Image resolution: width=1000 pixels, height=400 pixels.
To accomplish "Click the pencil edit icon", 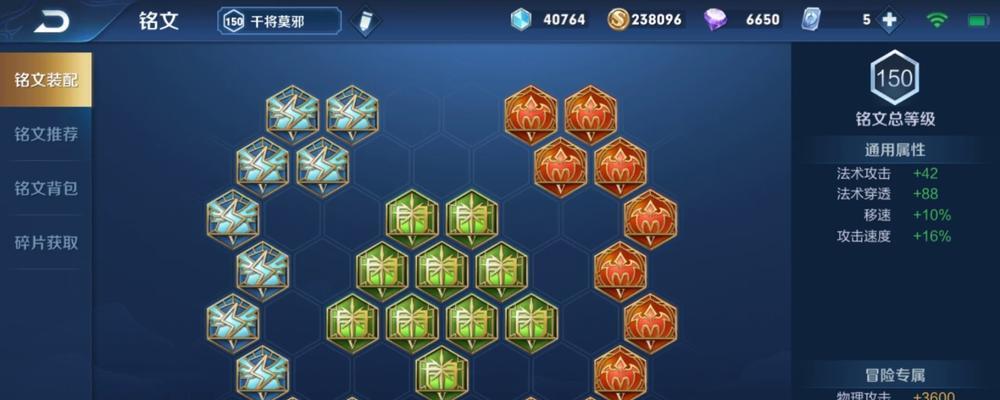I will tap(365, 20).
